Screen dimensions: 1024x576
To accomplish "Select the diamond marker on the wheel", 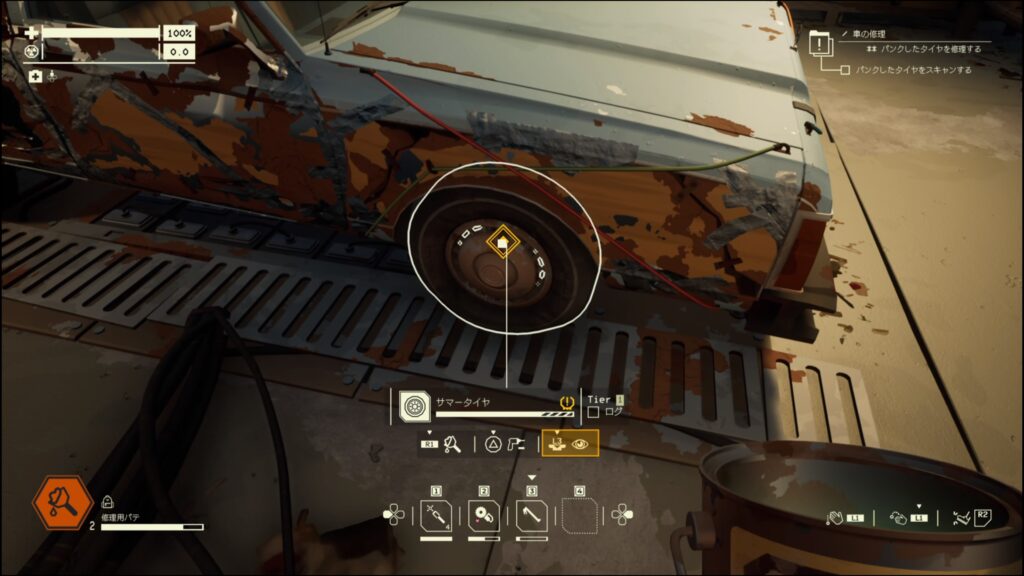I will tap(500, 241).
